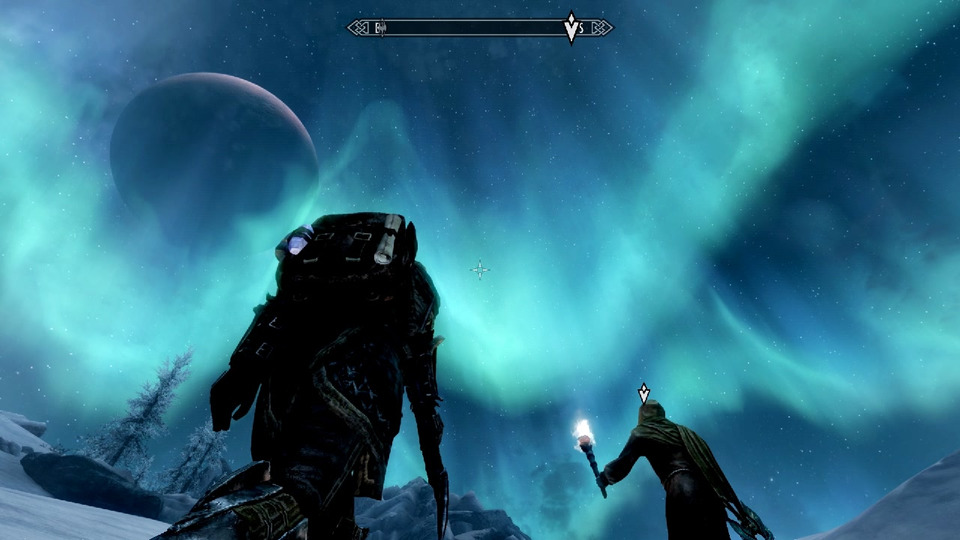Click the South letter on the compass bar
Image resolution: width=960 pixels, height=540 pixels.
(x=582, y=28)
